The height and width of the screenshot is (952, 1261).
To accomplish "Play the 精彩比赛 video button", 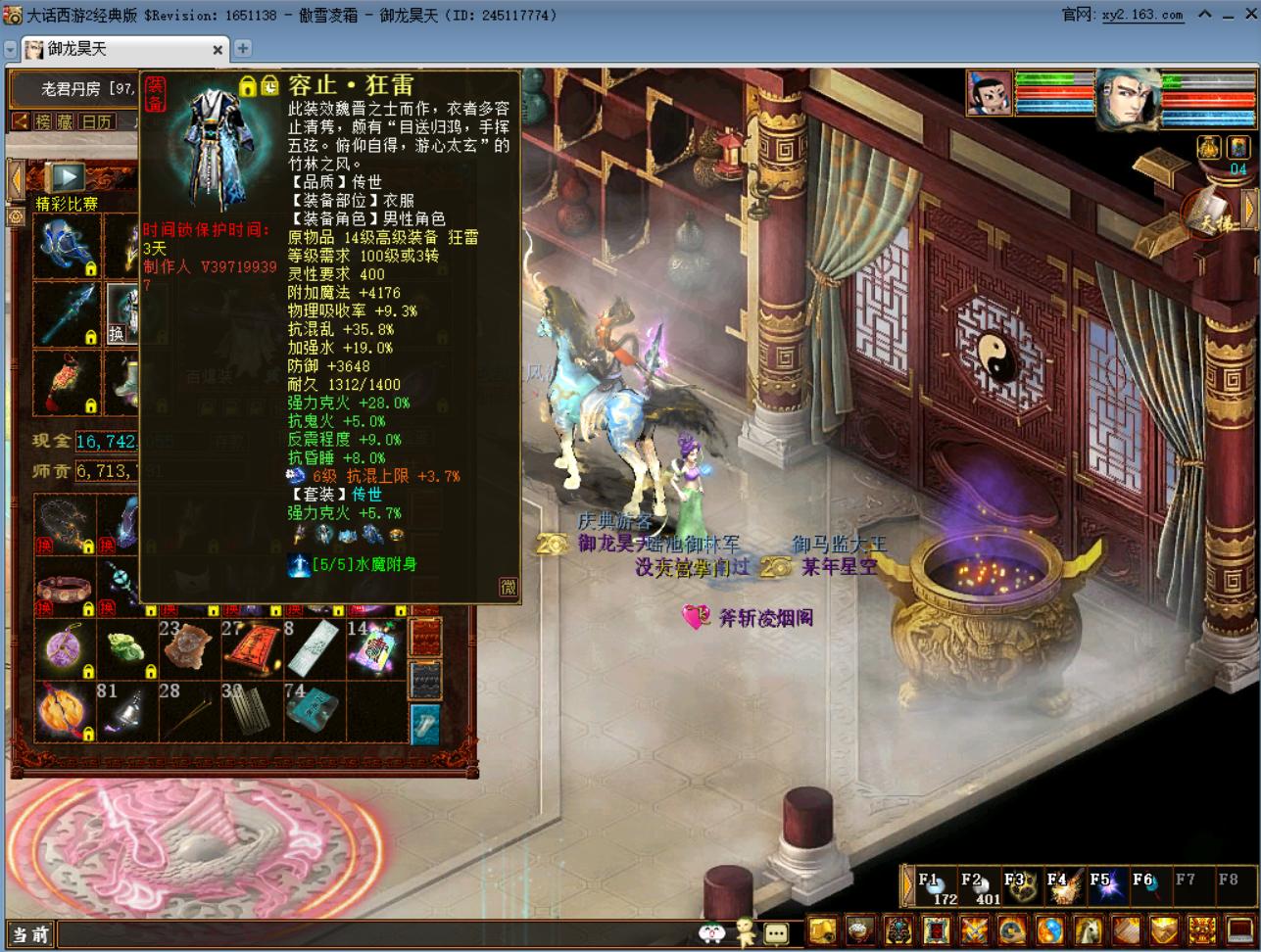I will pyautogui.click(x=68, y=176).
